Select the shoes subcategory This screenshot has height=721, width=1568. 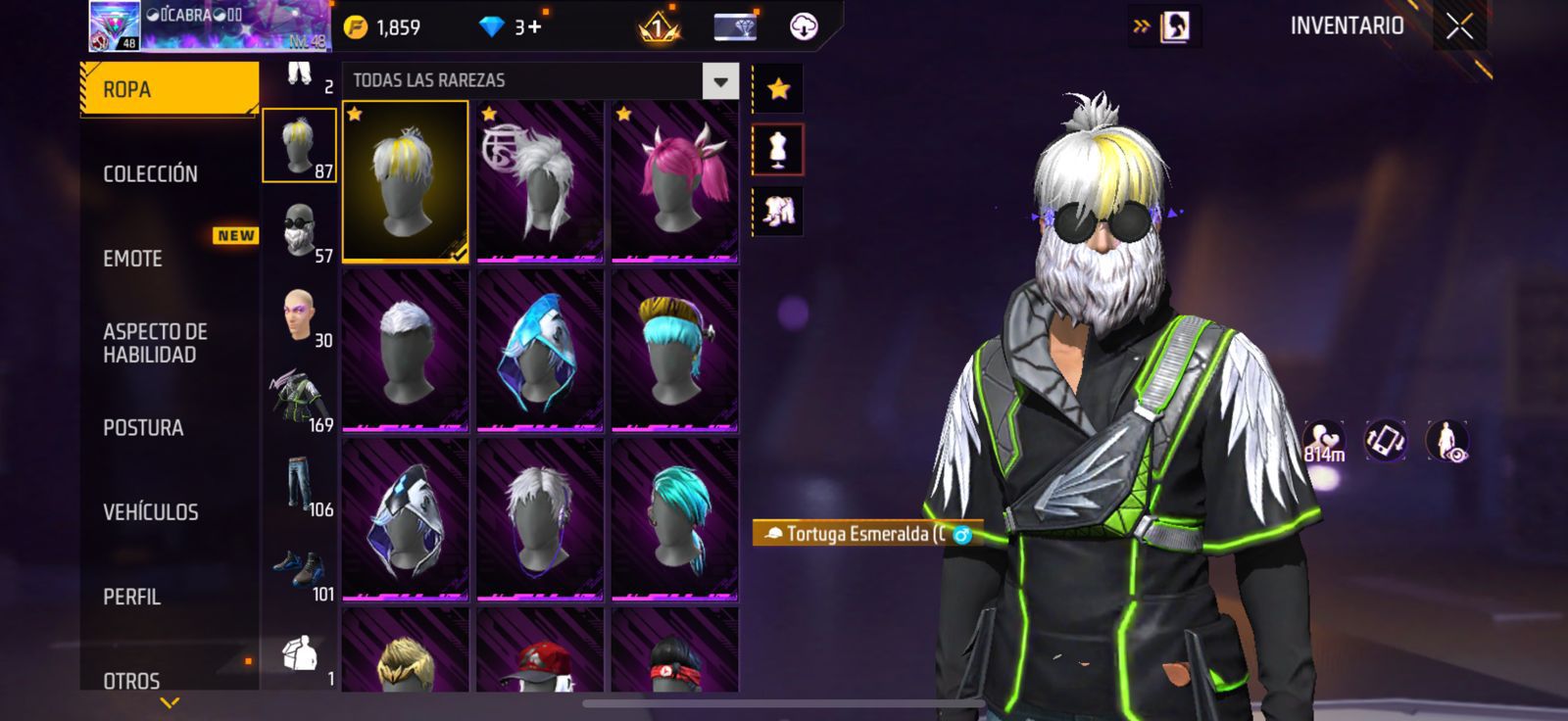[300, 569]
